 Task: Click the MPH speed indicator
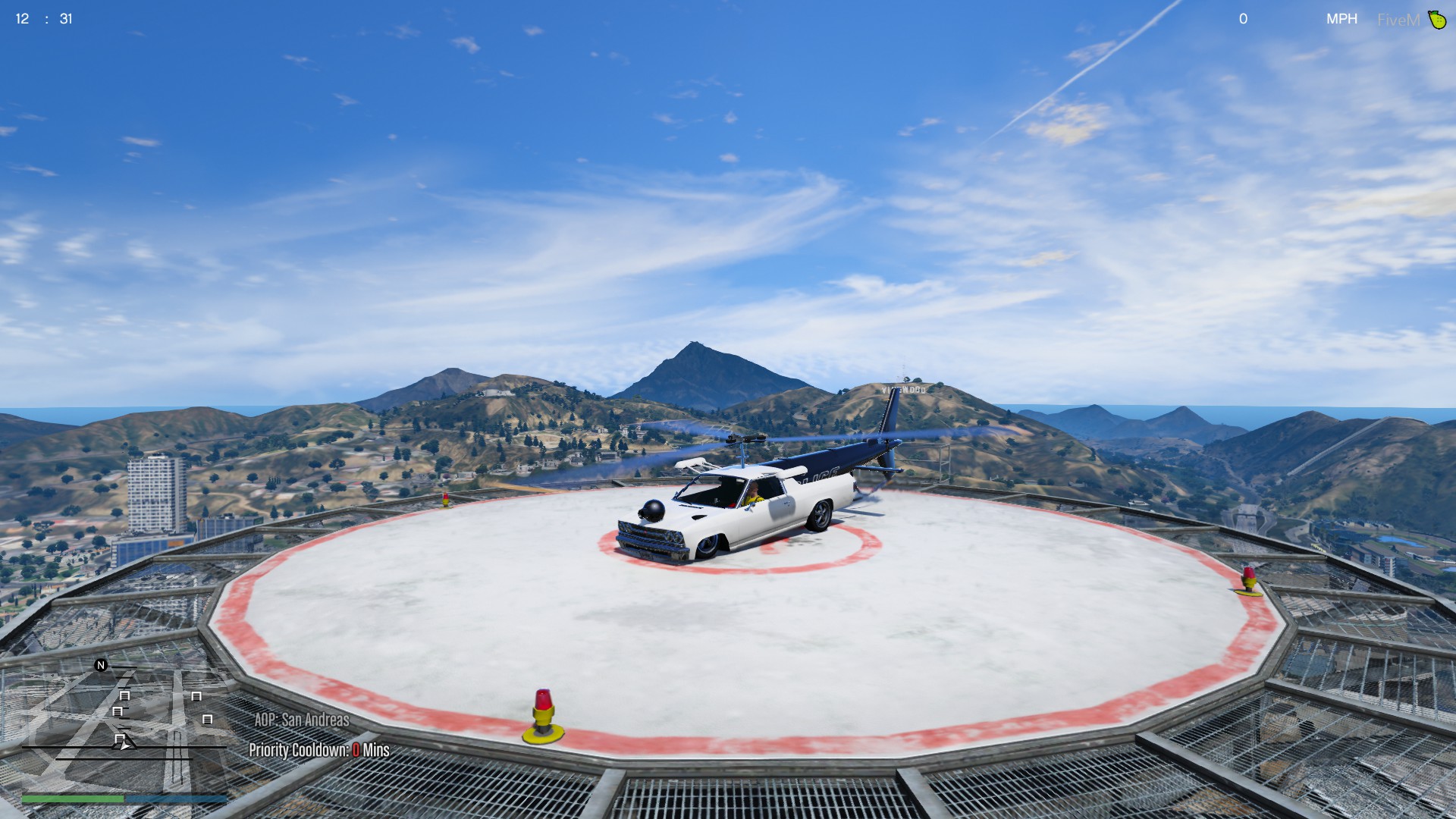[1342, 18]
